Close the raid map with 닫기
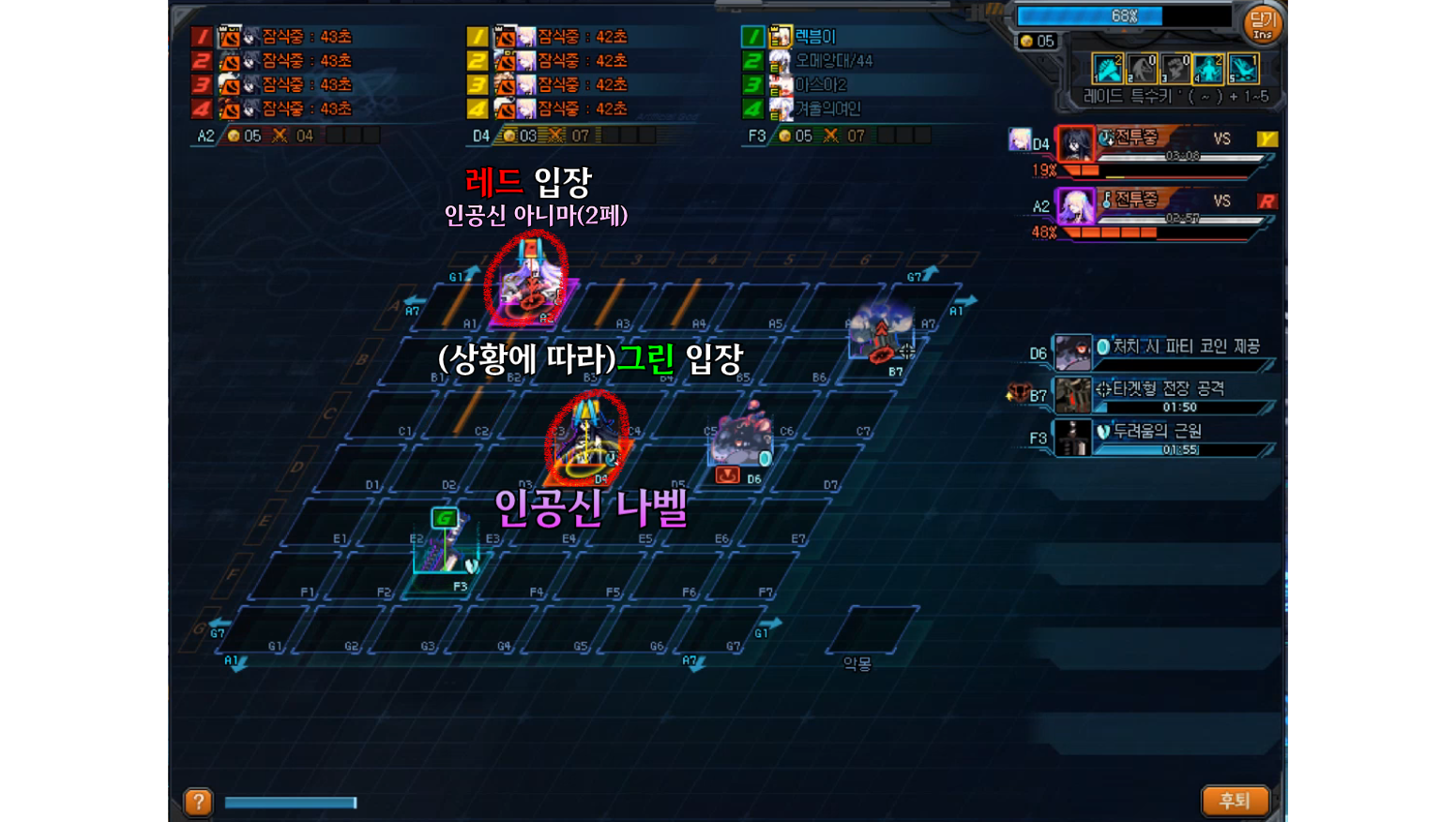The image size is (1456, 822). 1263,24
